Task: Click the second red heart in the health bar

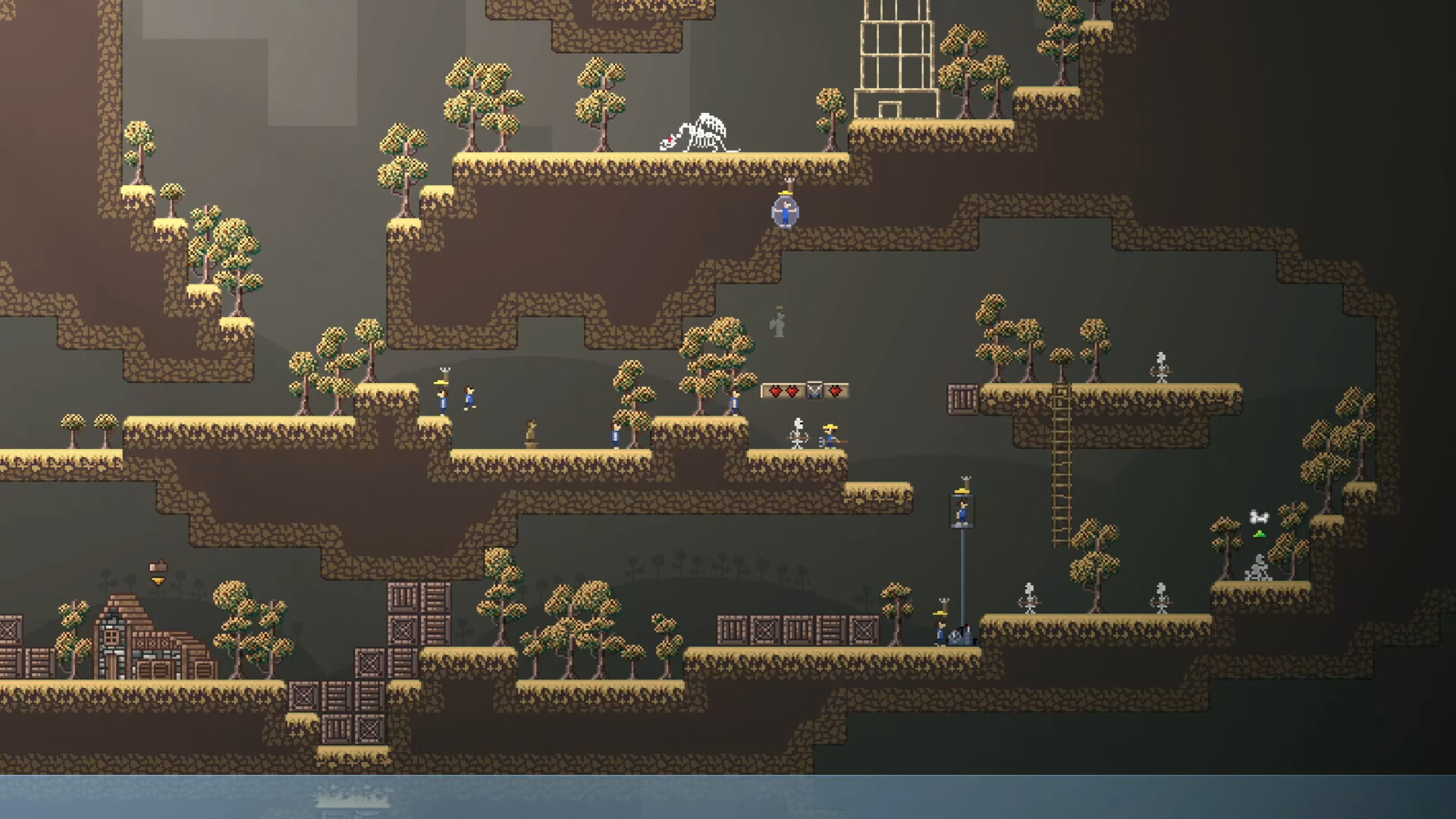Action: [x=792, y=390]
